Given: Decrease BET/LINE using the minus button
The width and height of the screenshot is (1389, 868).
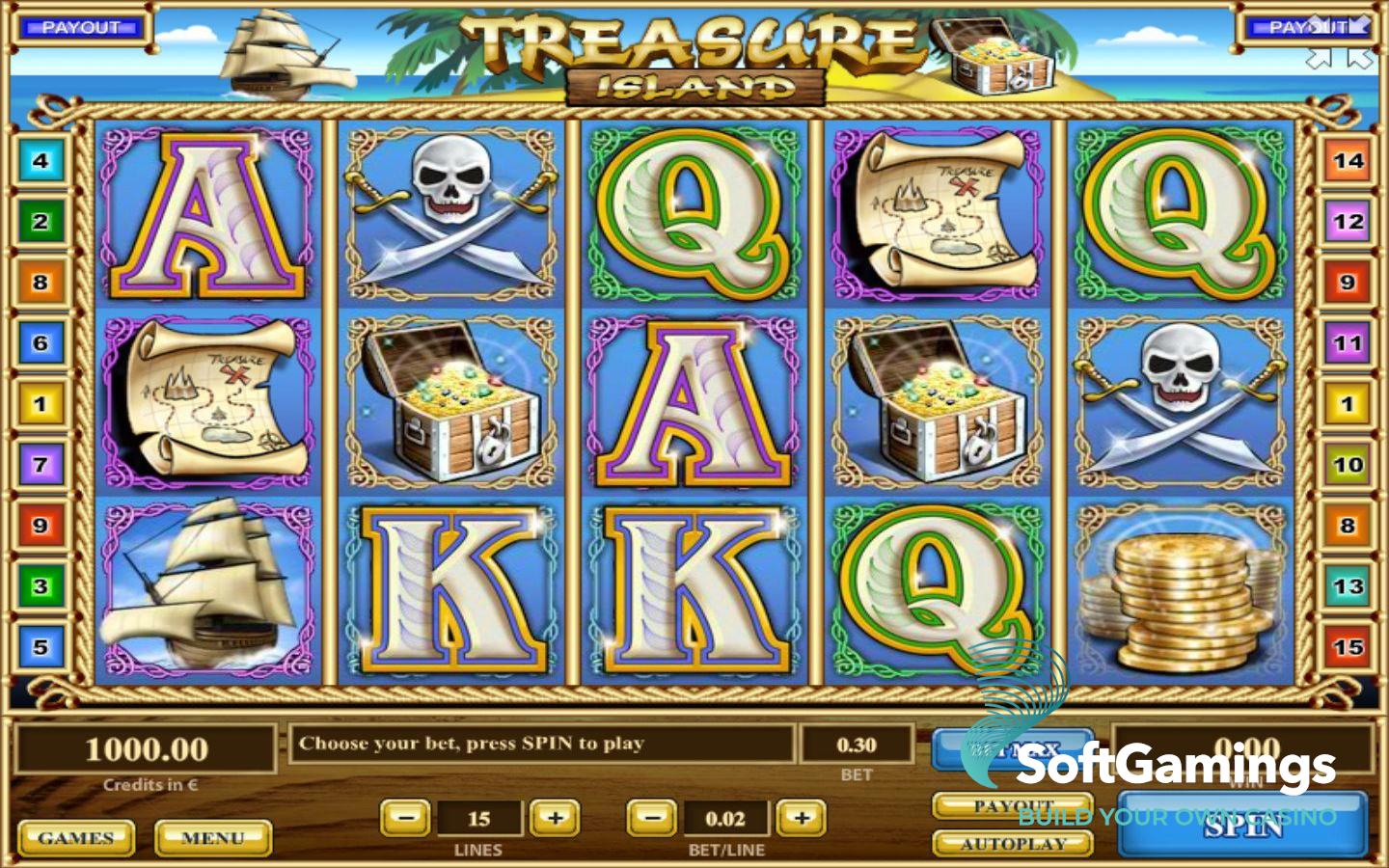Looking at the screenshot, I should pos(651,818).
